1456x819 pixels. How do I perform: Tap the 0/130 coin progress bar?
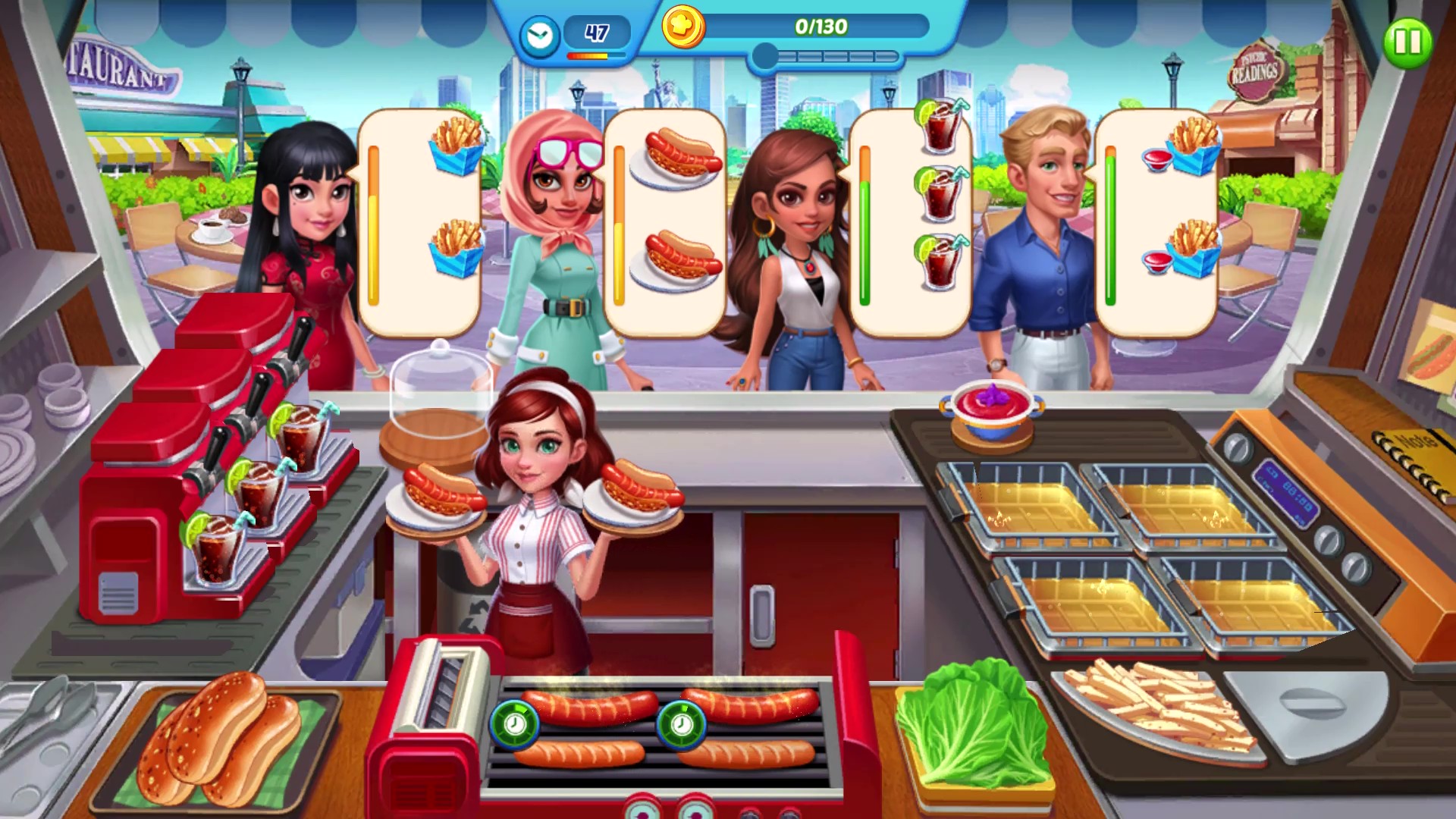(823, 27)
